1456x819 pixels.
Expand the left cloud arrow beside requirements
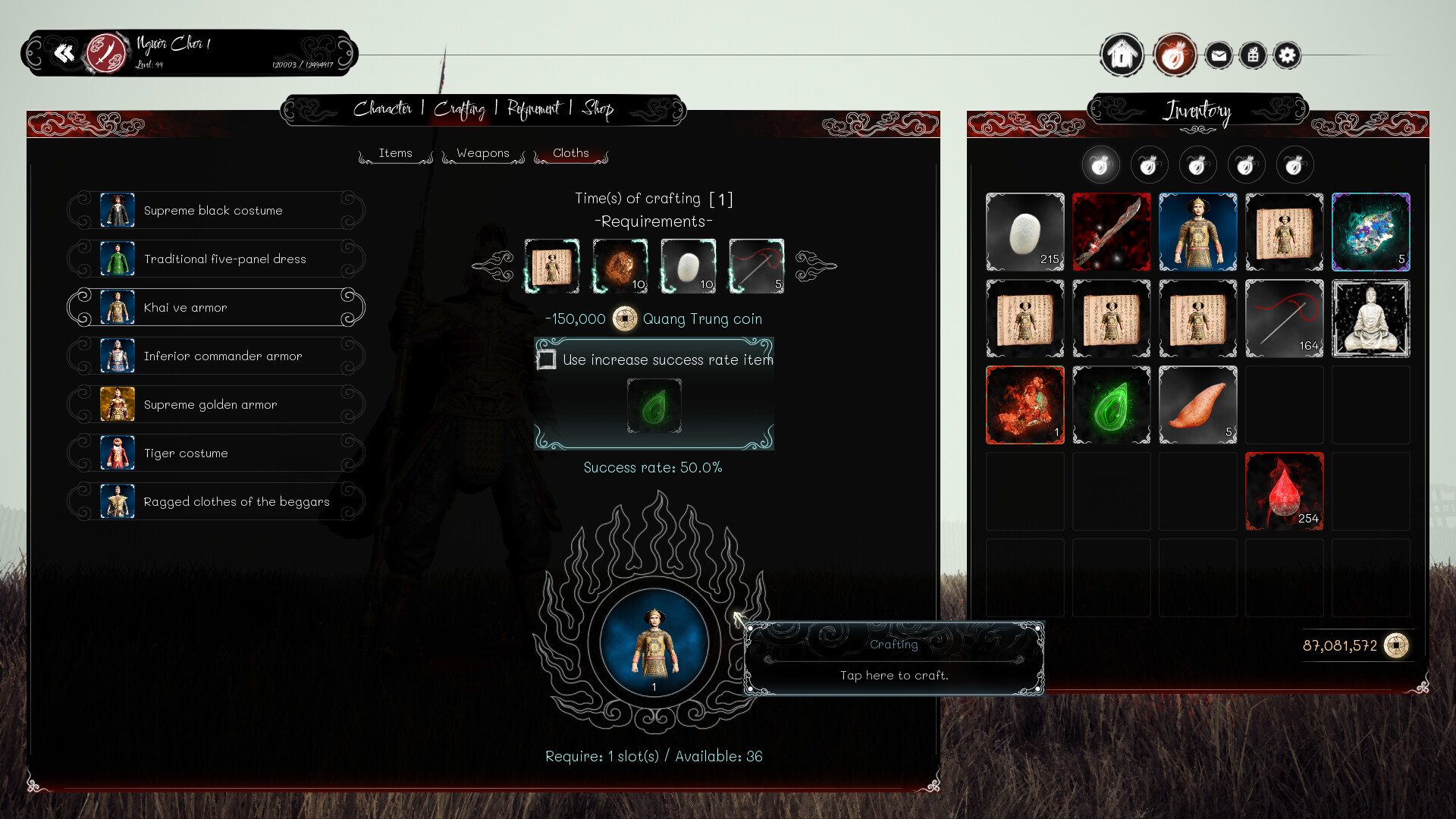point(491,266)
